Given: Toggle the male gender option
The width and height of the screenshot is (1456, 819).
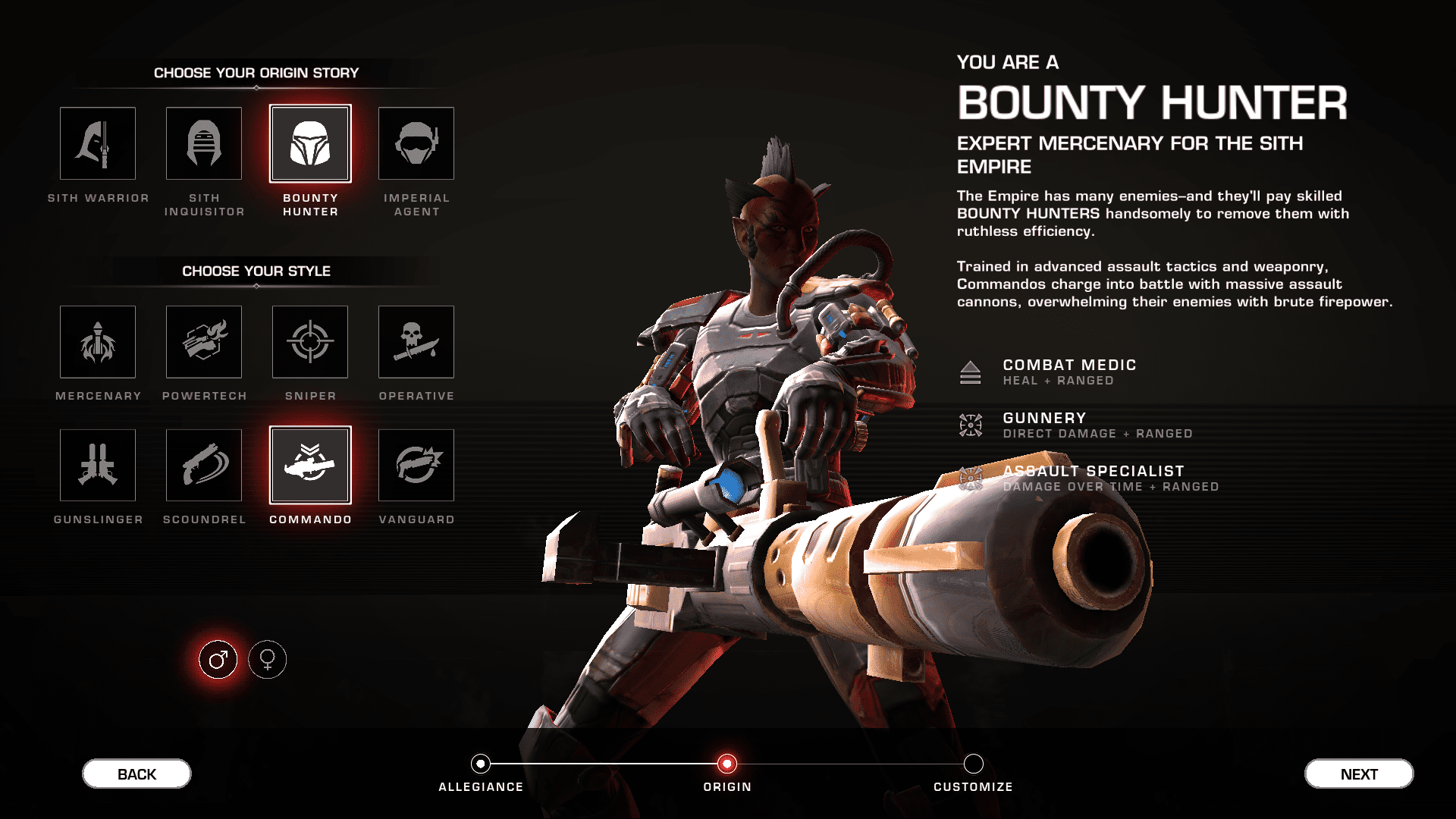Looking at the screenshot, I should tap(218, 659).
